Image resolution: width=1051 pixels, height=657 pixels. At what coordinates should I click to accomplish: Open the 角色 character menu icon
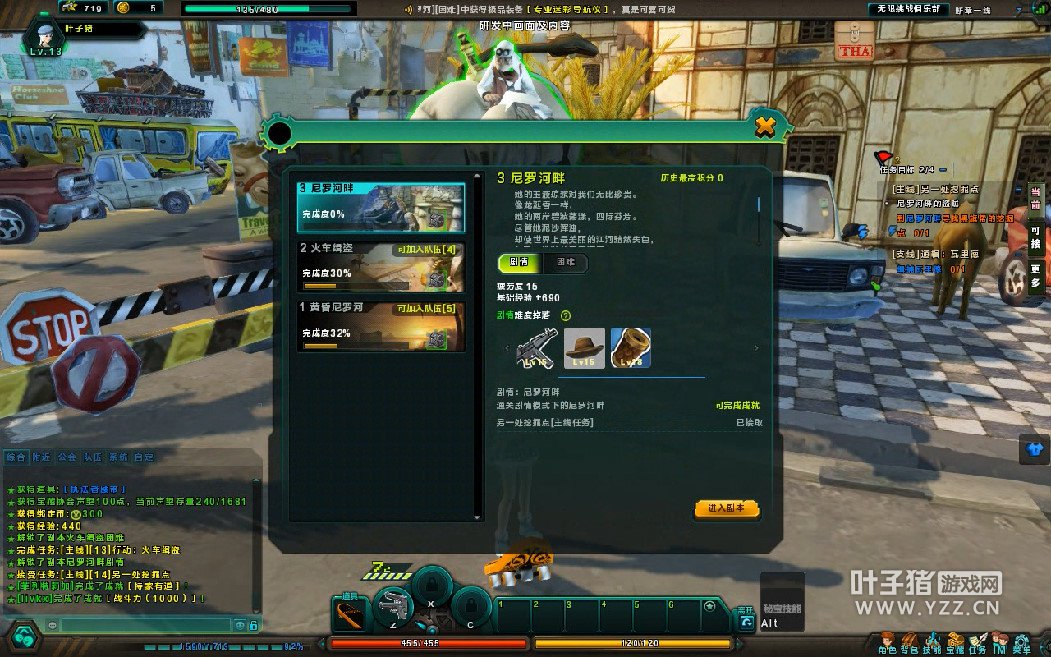(887, 642)
